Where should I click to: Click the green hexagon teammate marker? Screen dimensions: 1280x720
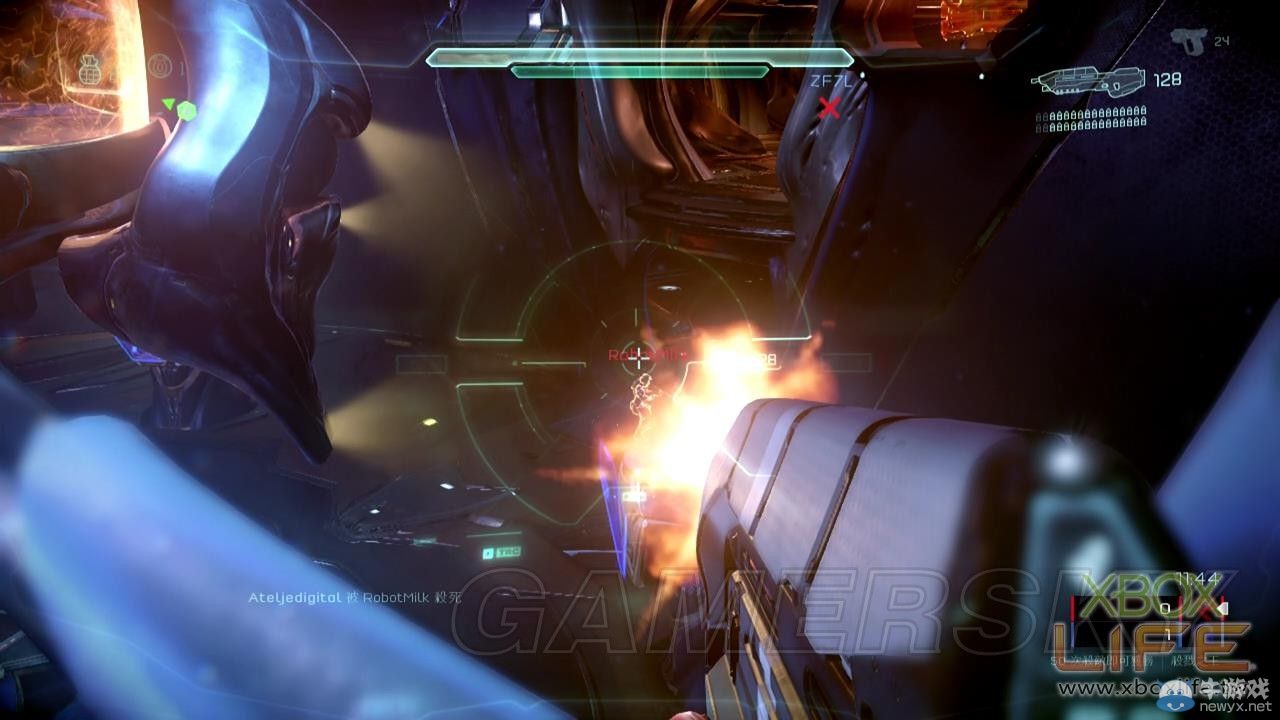[186, 109]
